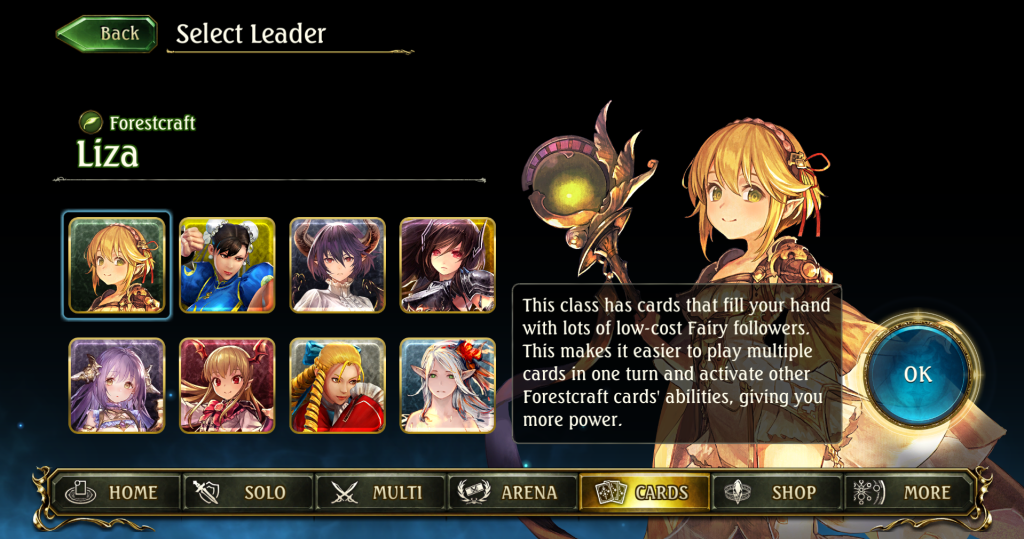The width and height of the screenshot is (1024, 539).
Task: Open the CARDS menu
Action: coord(644,492)
